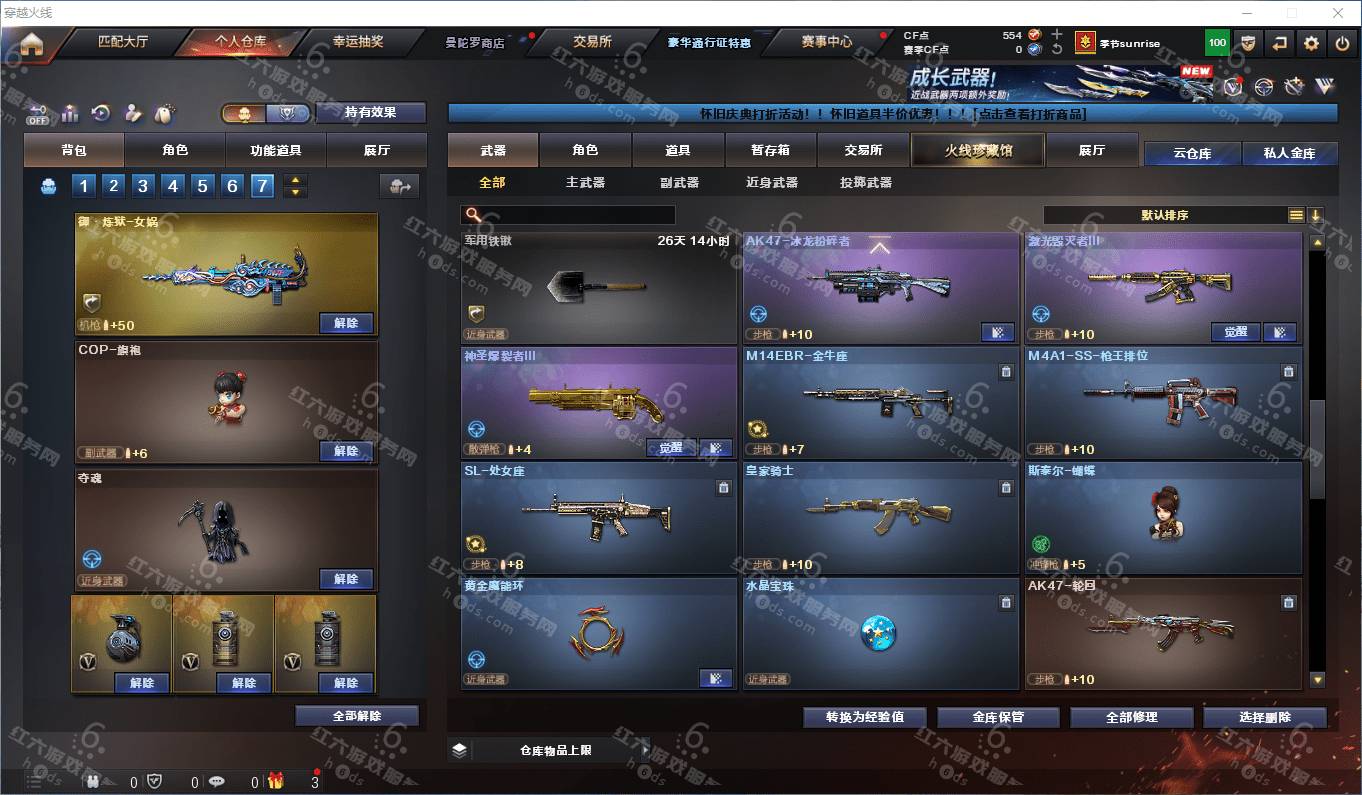Image resolution: width=1362 pixels, height=795 pixels.
Task: Close the game window
Action: point(1338,13)
